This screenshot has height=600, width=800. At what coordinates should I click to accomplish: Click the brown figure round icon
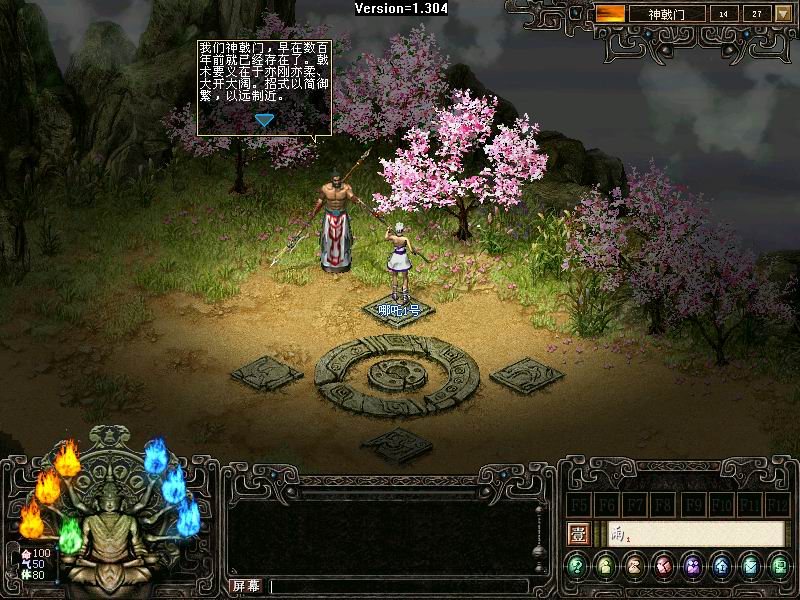click(x=635, y=567)
